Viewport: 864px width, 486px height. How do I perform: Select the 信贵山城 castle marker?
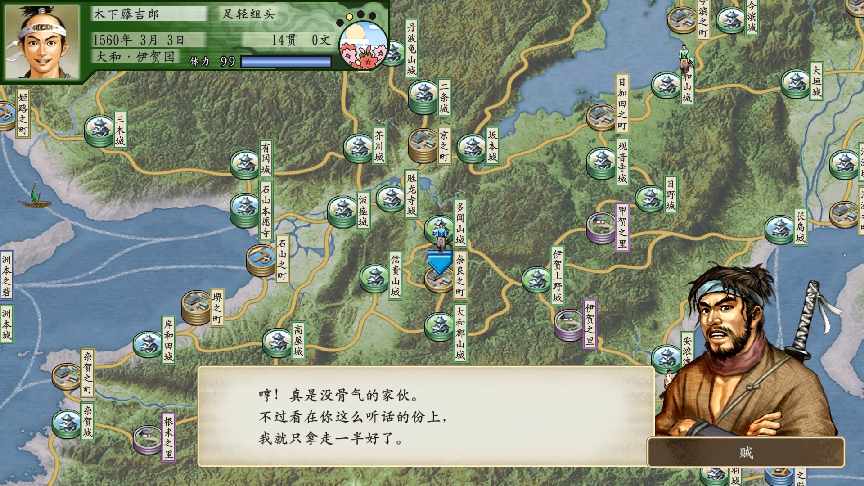point(374,277)
